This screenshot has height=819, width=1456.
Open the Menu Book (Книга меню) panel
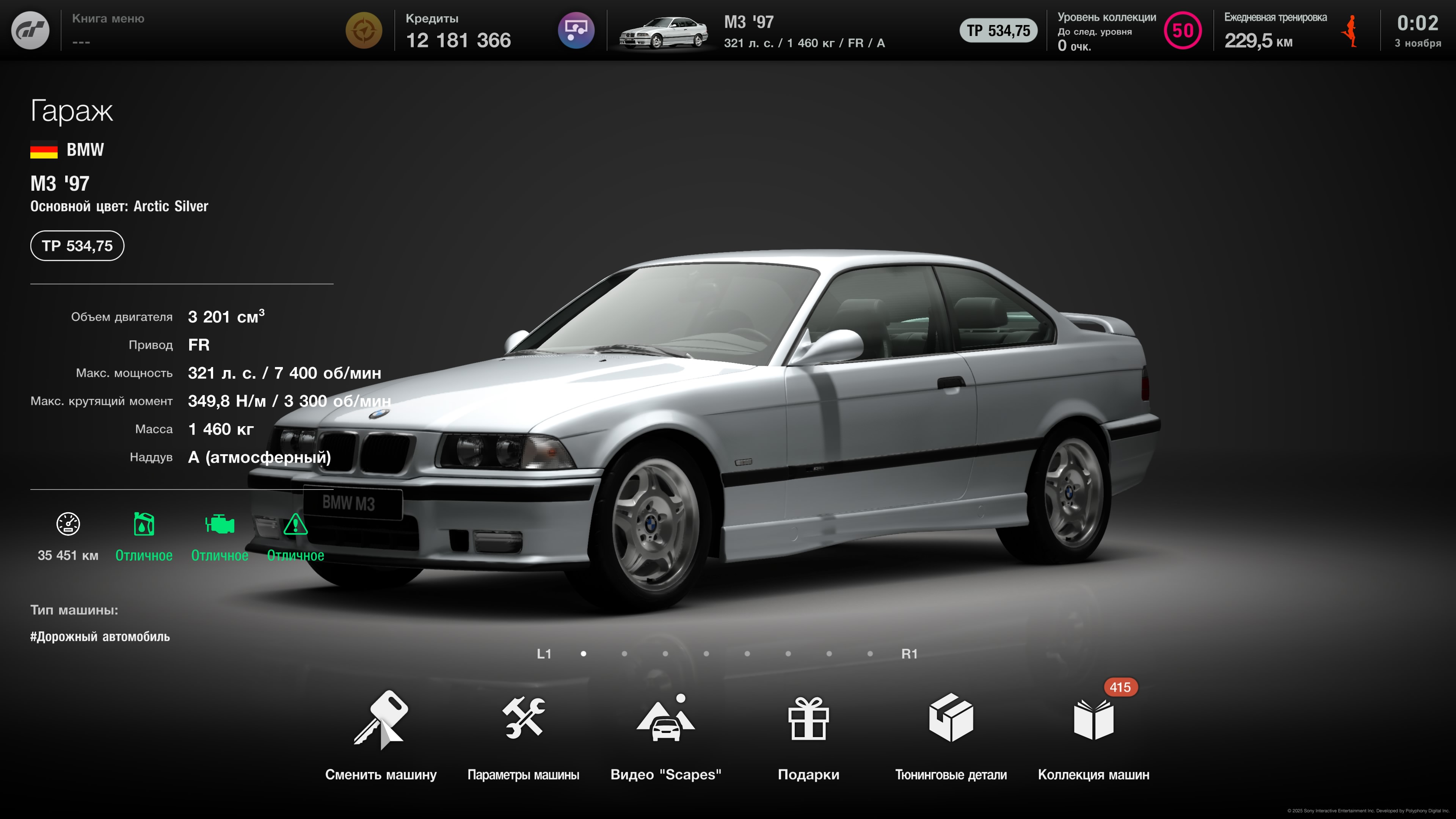(x=108, y=30)
